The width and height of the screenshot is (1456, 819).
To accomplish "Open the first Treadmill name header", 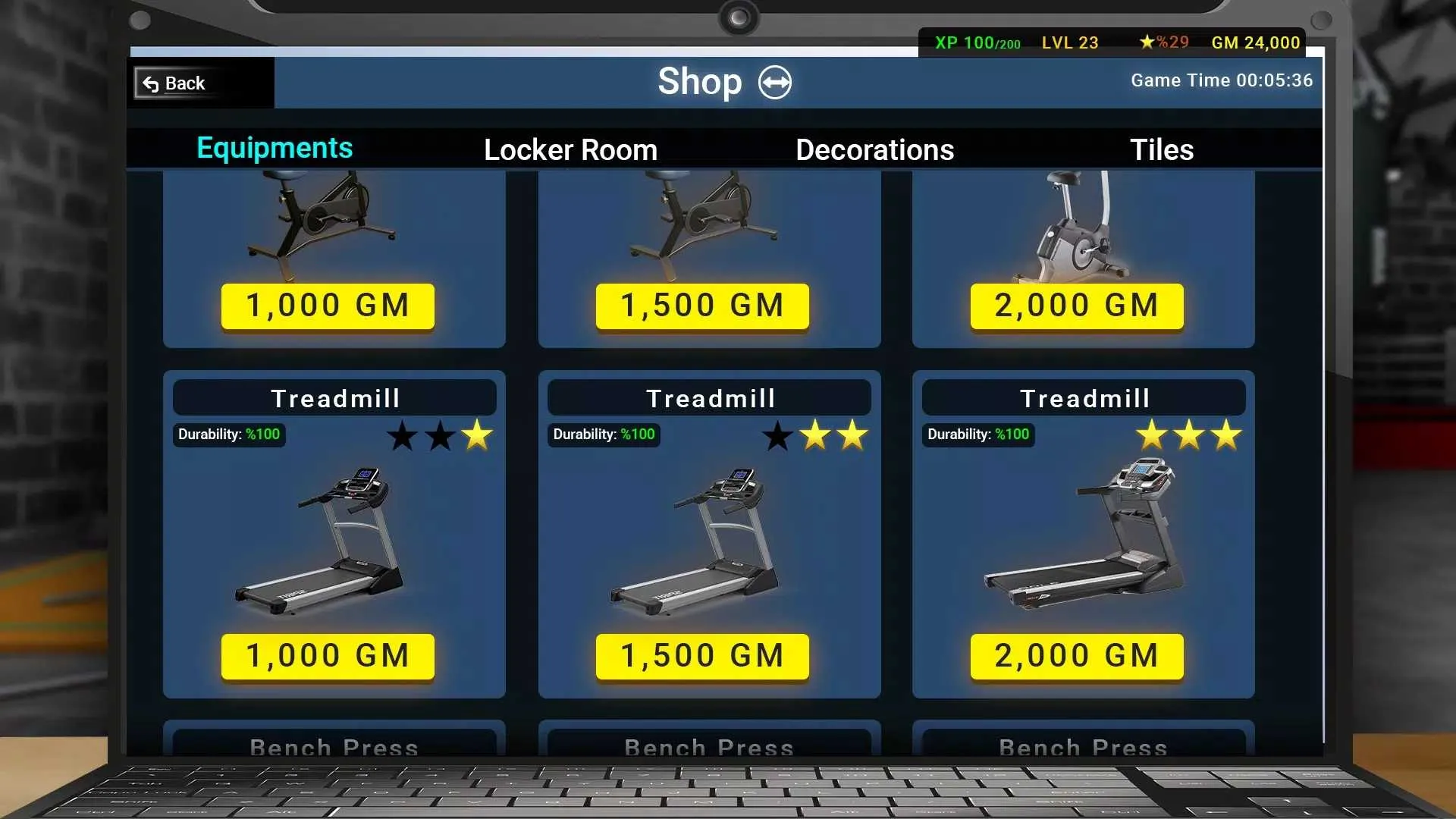I will [334, 397].
